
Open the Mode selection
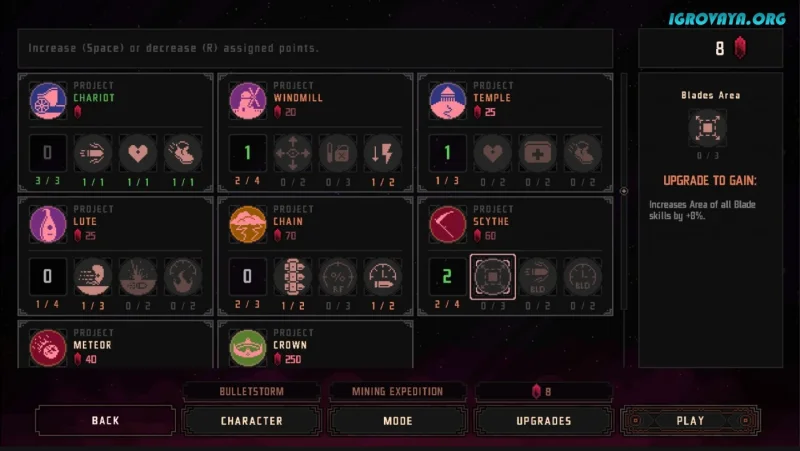[398, 421]
